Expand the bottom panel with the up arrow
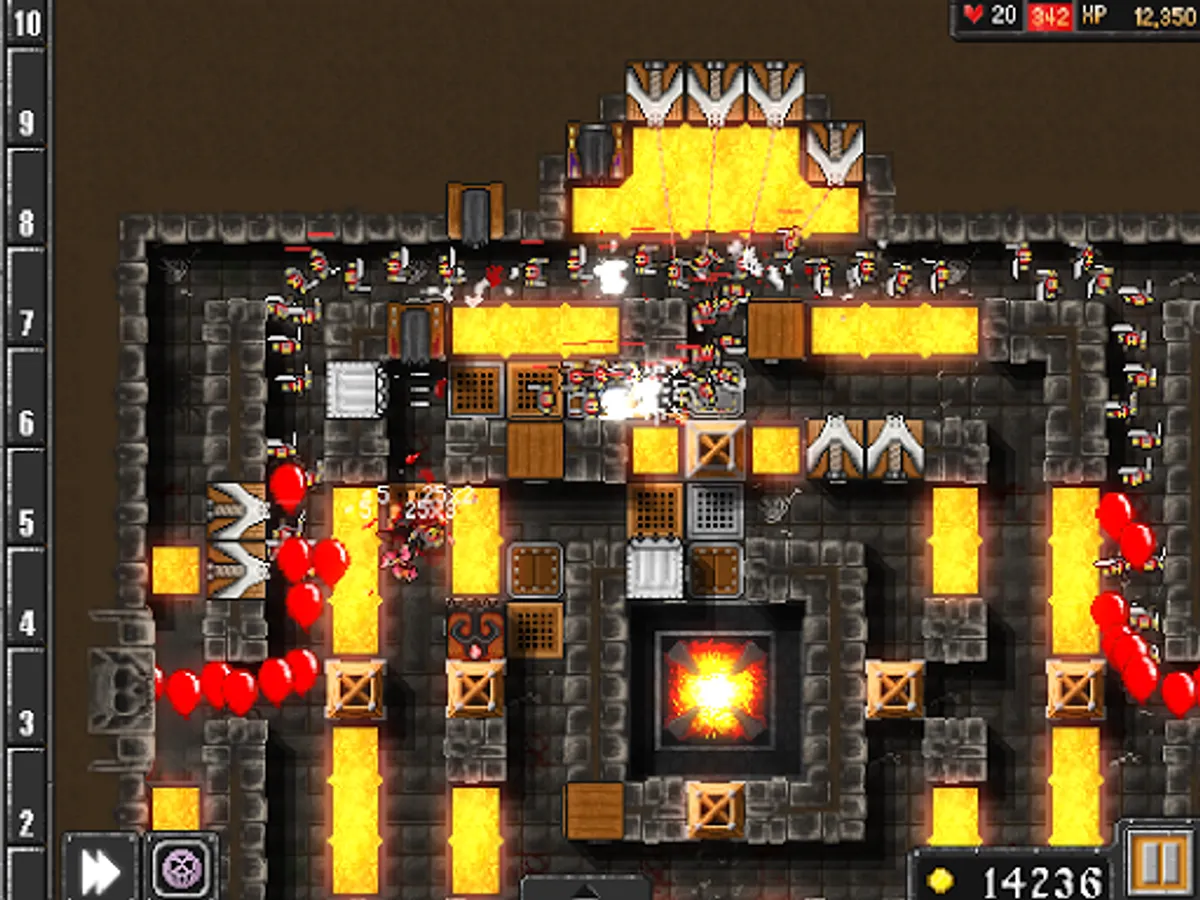The height and width of the screenshot is (900, 1200). click(585, 888)
